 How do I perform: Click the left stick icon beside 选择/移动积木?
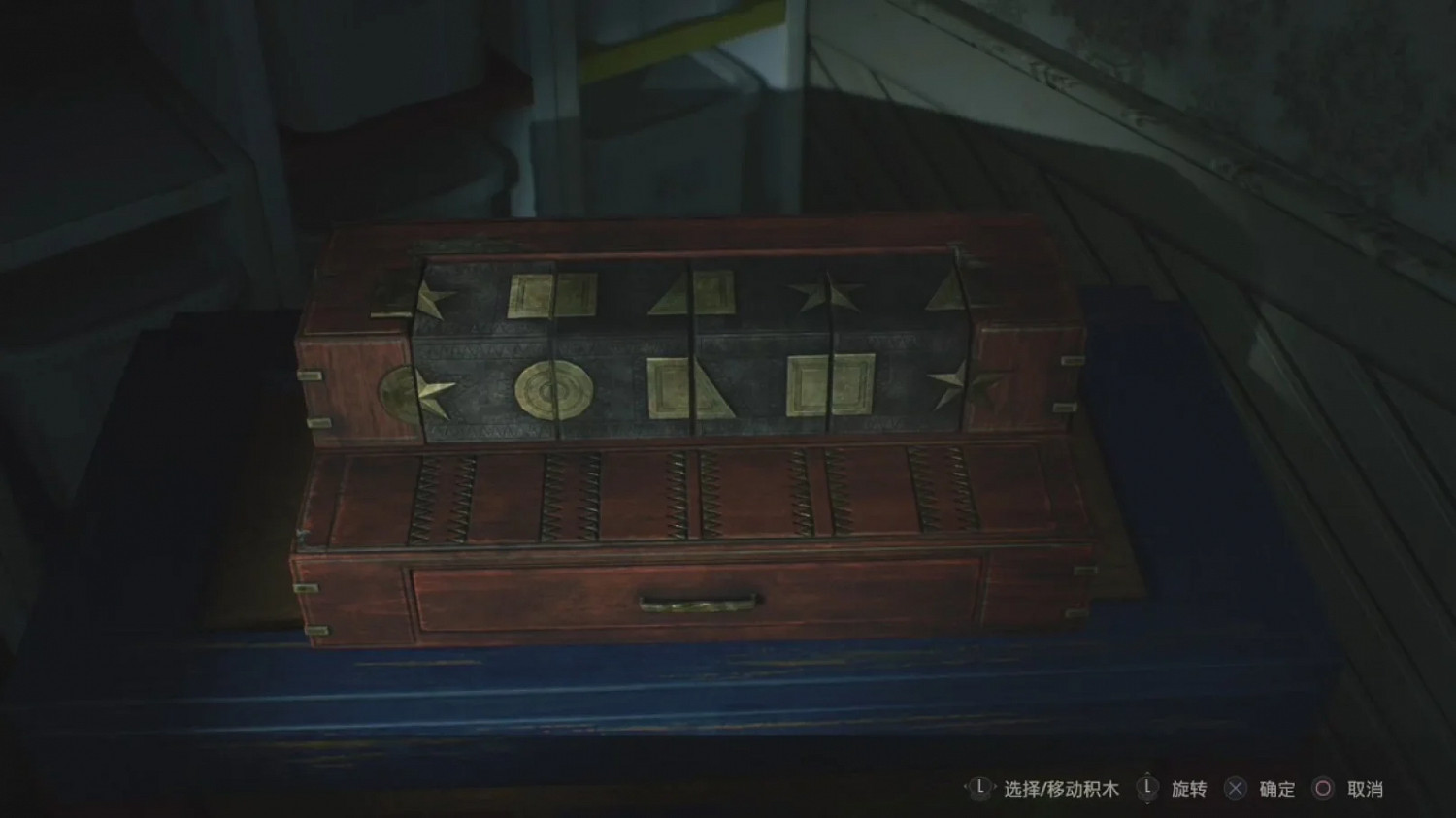pyautogui.click(x=980, y=789)
